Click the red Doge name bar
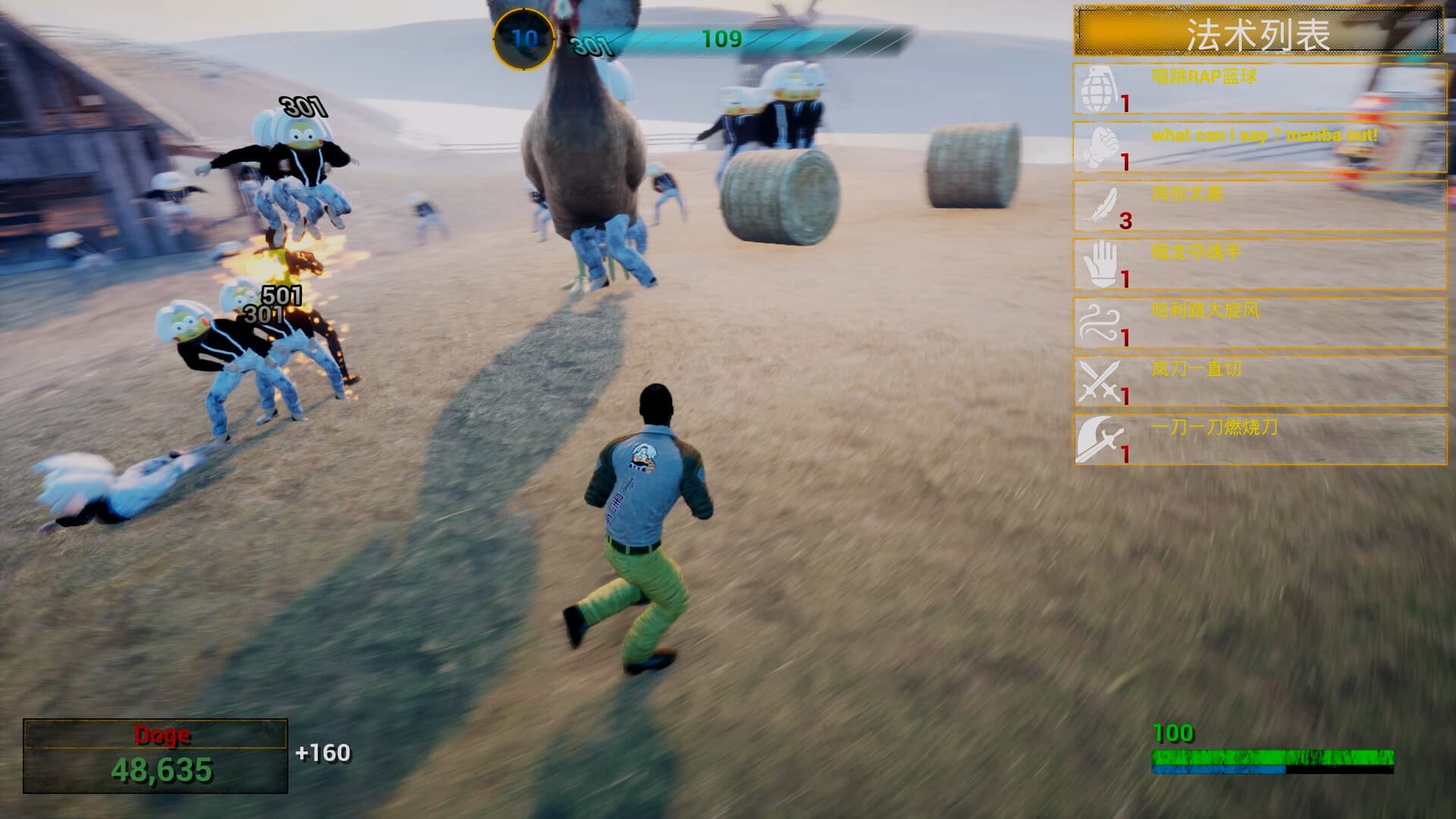1456x819 pixels. tap(157, 733)
